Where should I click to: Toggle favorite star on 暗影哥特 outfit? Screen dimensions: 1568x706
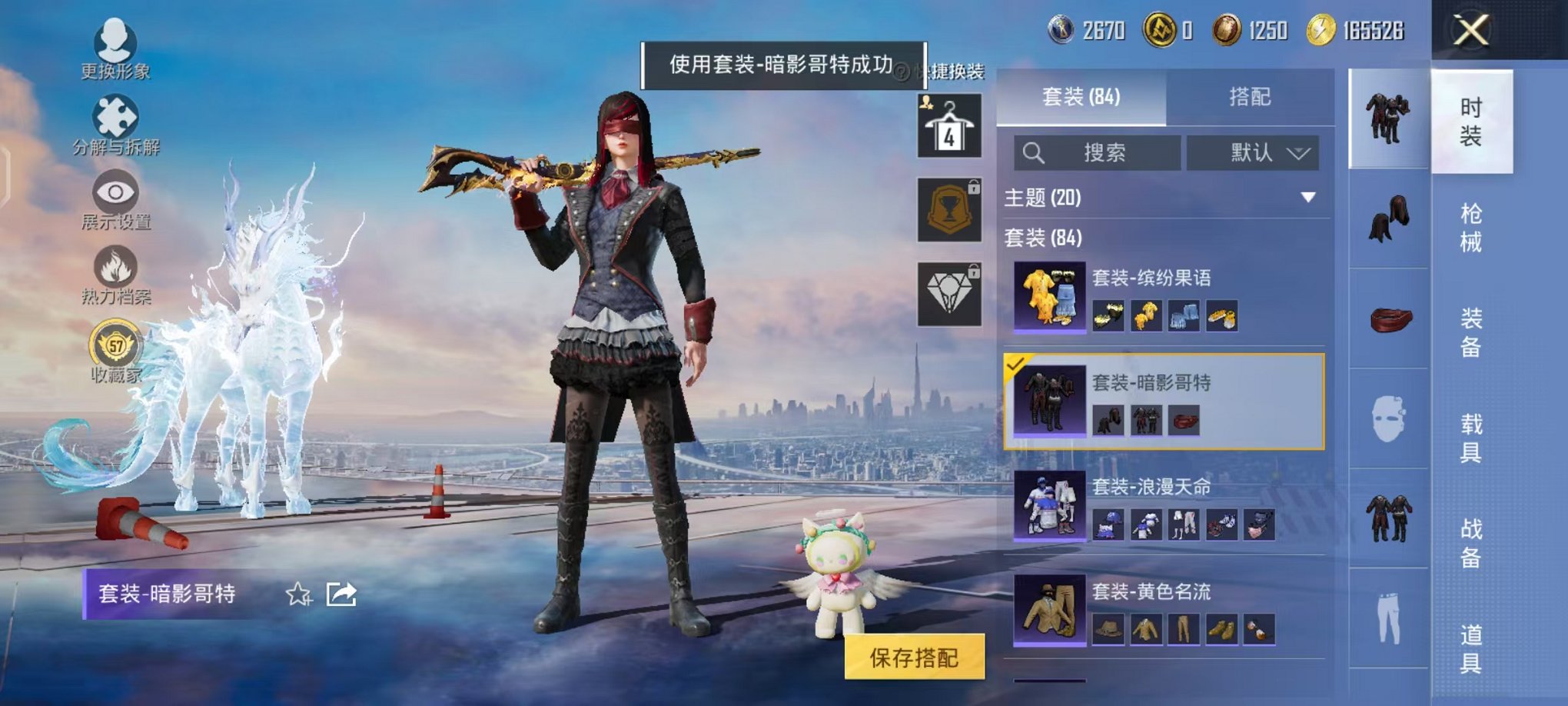[x=298, y=594]
